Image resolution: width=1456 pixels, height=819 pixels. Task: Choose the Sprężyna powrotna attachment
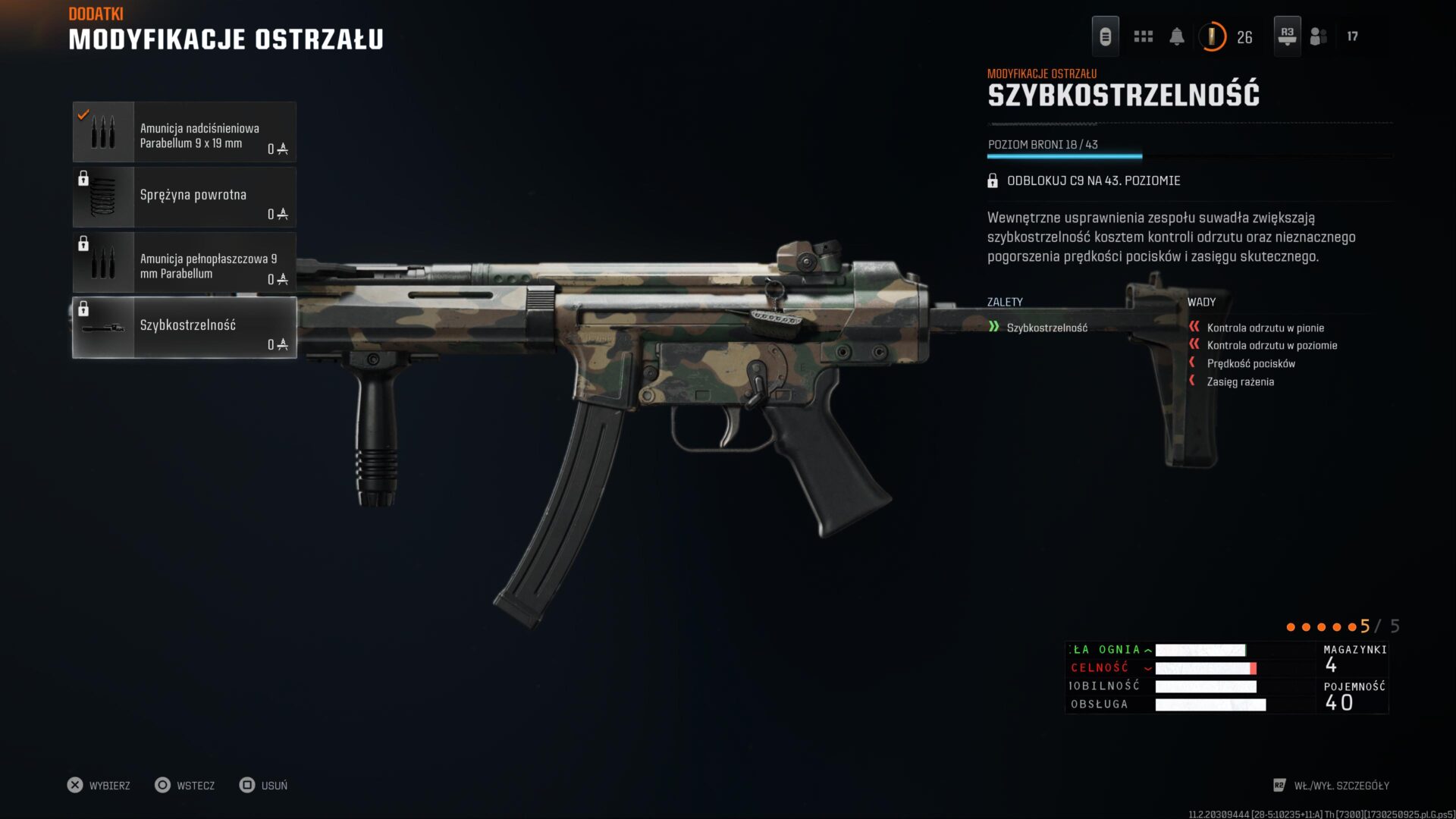coord(184,198)
